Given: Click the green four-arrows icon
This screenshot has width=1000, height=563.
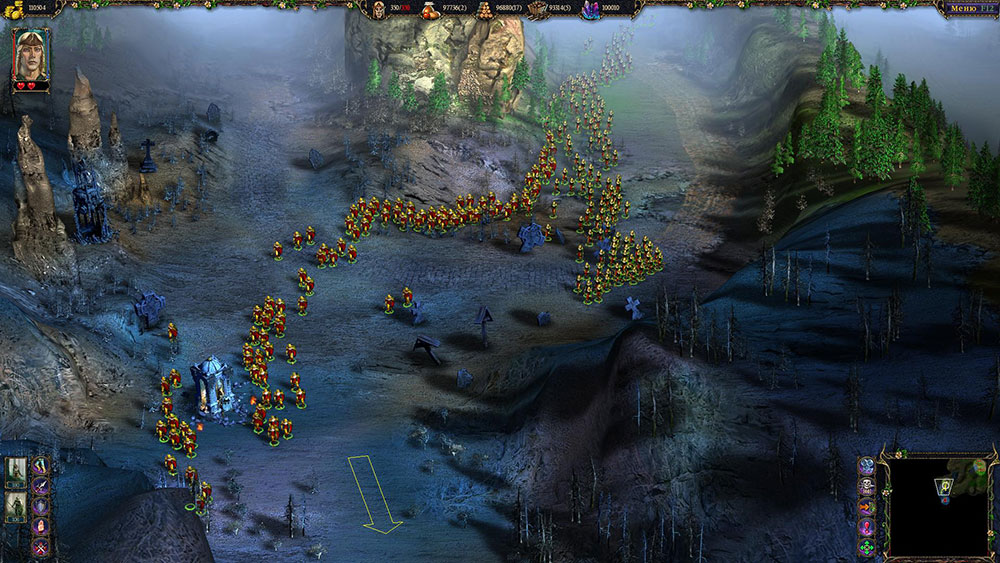Looking at the screenshot, I should click(x=867, y=547).
